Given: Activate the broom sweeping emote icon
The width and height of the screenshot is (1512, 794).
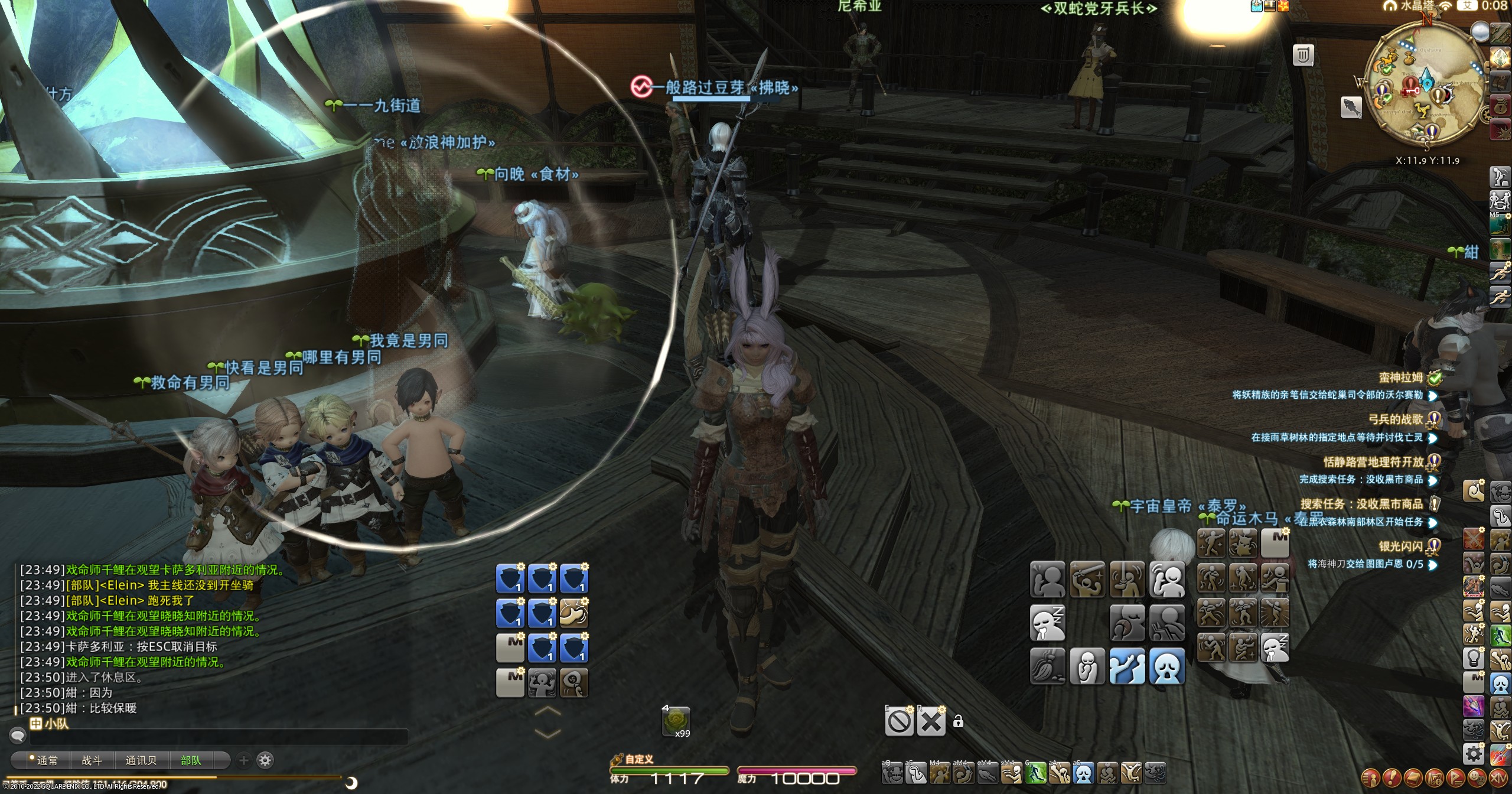Looking at the screenshot, I should [1047, 666].
